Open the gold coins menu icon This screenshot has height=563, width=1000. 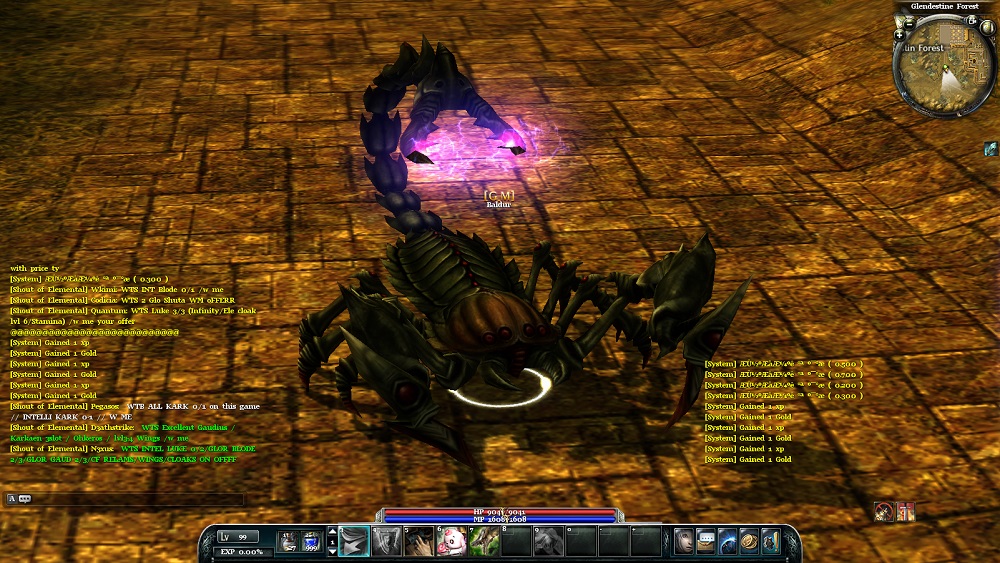point(749,541)
